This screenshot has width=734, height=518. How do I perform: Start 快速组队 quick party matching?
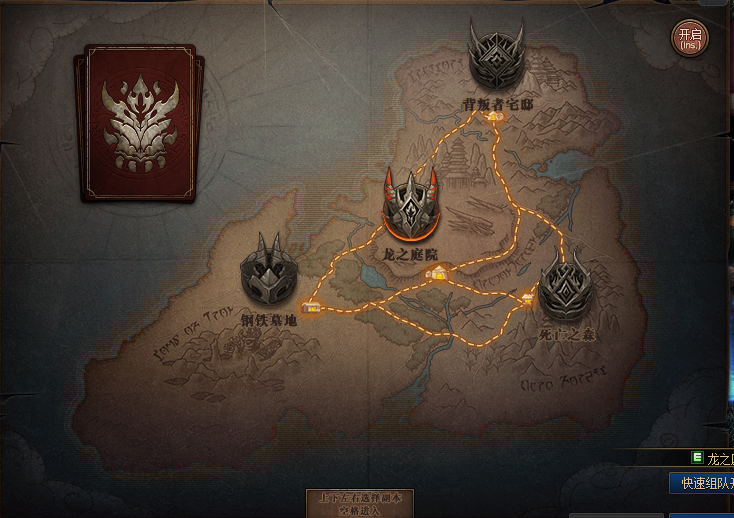pos(705,484)
